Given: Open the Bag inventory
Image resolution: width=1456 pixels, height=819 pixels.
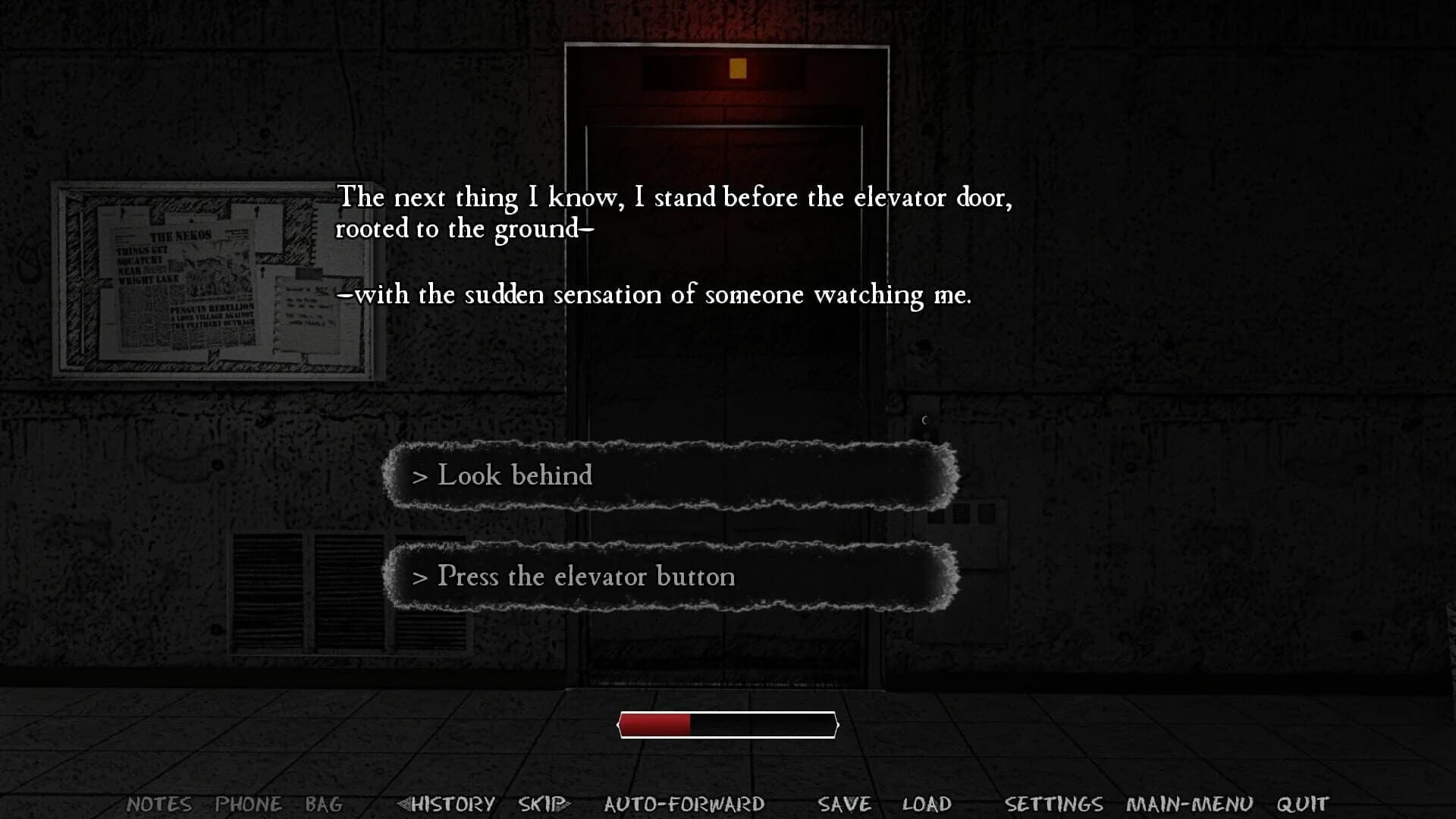Looking at the screenshot, I should tap(325, 804).
